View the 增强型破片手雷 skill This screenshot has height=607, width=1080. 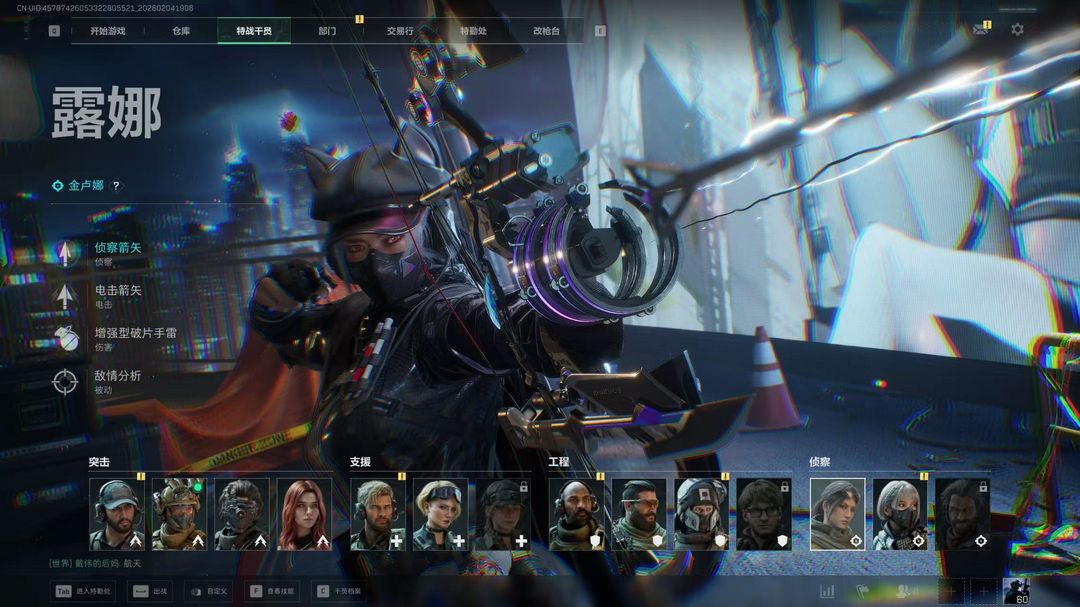click(134, 333)
